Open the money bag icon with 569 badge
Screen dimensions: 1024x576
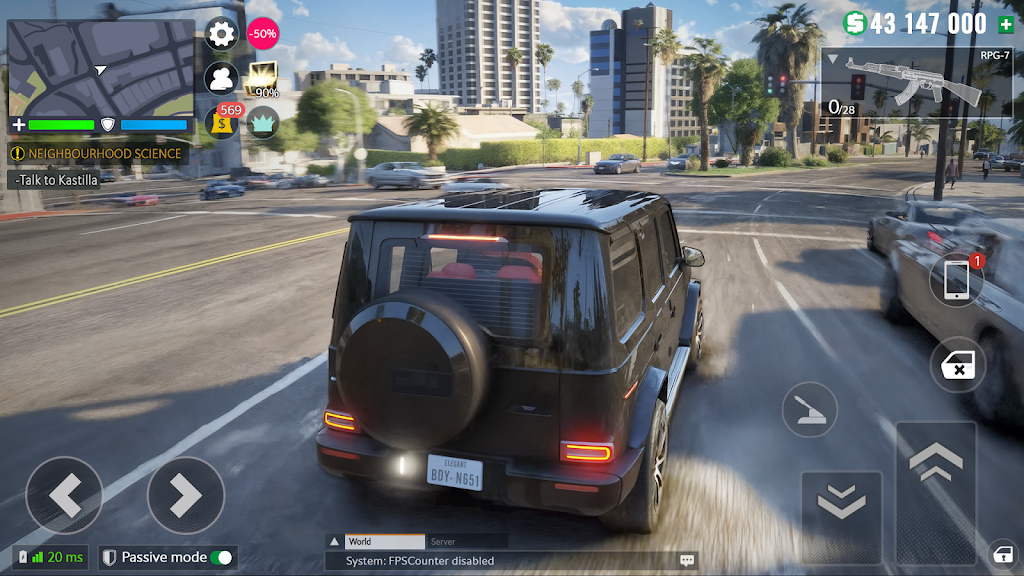coord(222,123)
